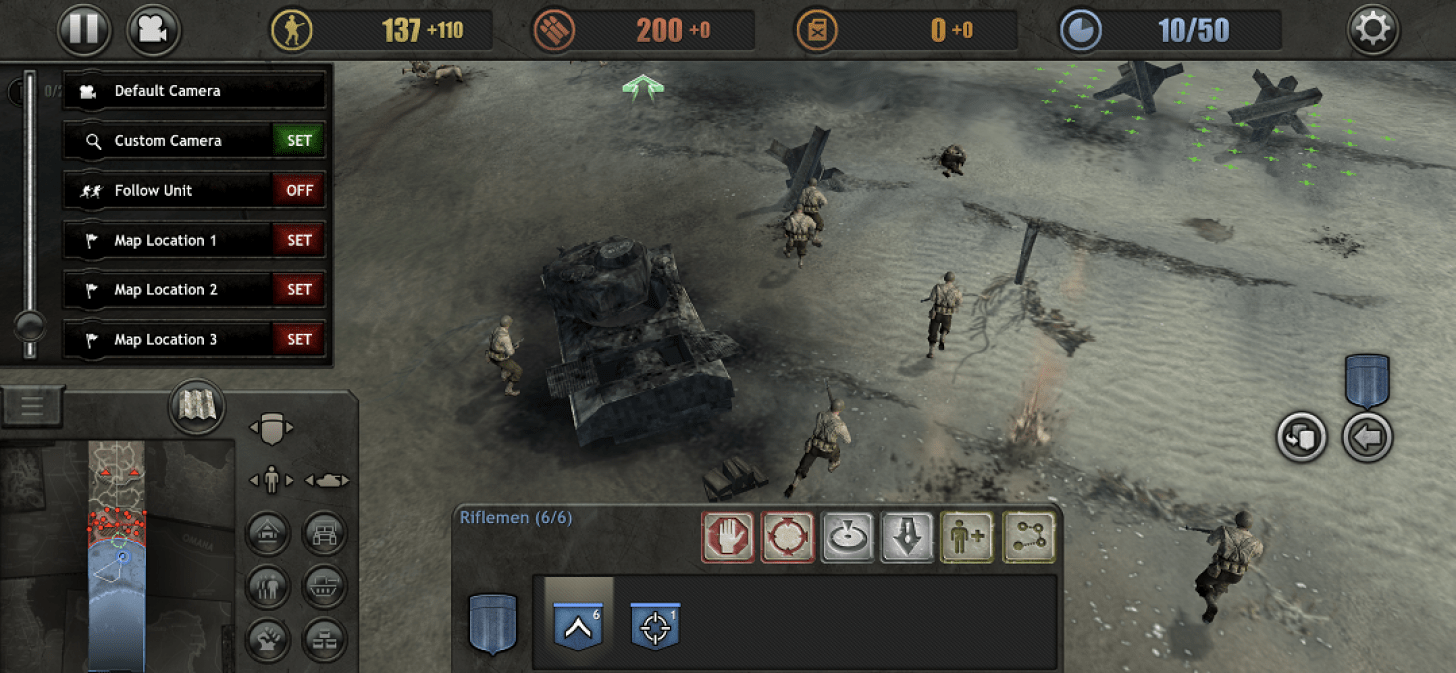Set the Custom Camera with green SET
1456x673 pixels.
click(299, 141)
